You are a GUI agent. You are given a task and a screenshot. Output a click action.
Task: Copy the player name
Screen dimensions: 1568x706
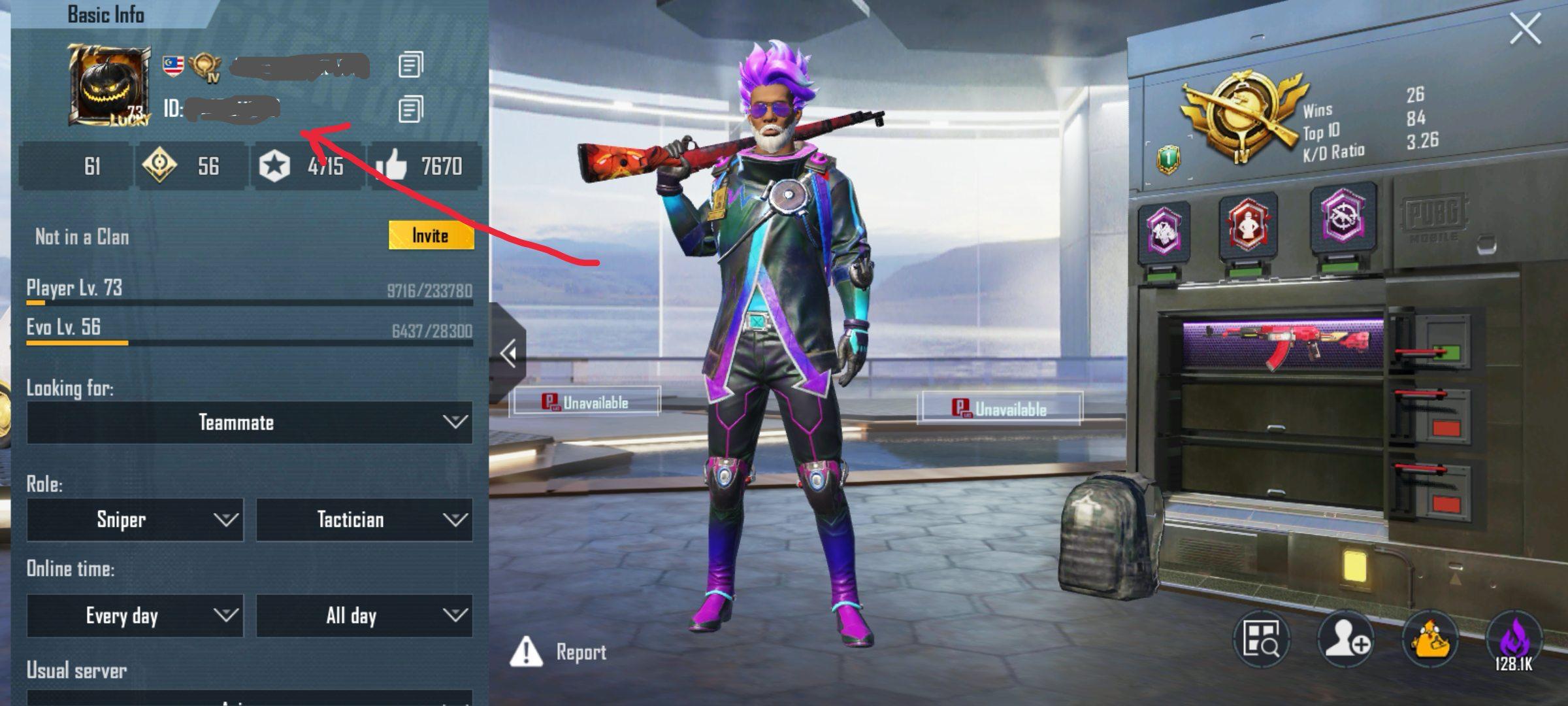410,65
